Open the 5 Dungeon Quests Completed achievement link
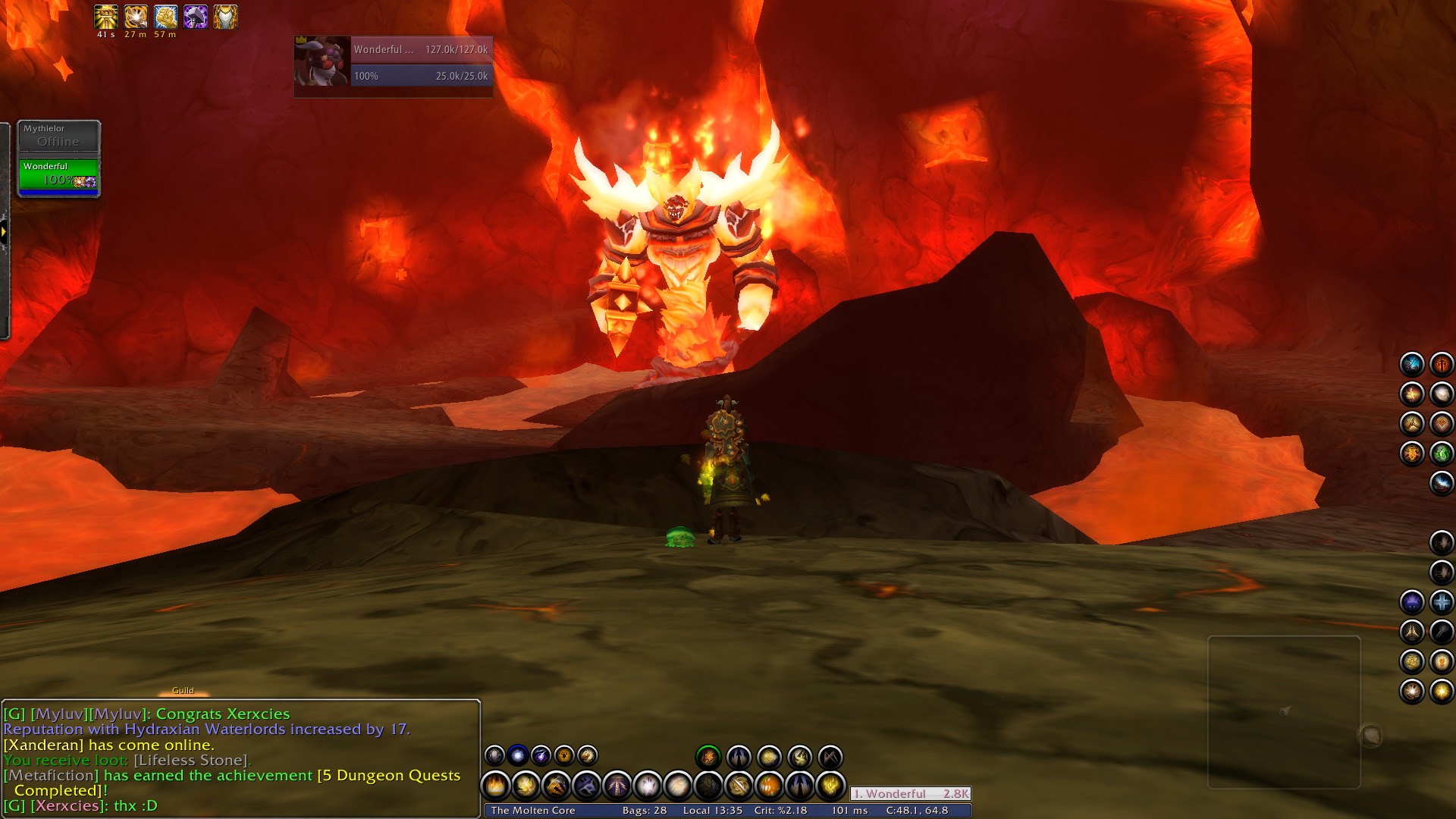The width and height of the screenshot is (1456, 819). coord(388,776)
